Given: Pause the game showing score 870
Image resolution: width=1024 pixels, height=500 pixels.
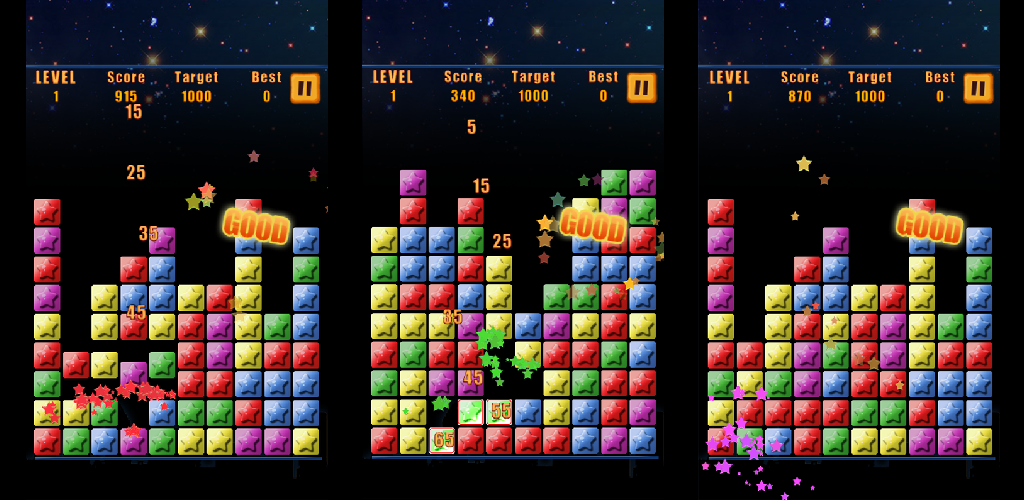Looking at the screenshot, I should tap(978, 88).
